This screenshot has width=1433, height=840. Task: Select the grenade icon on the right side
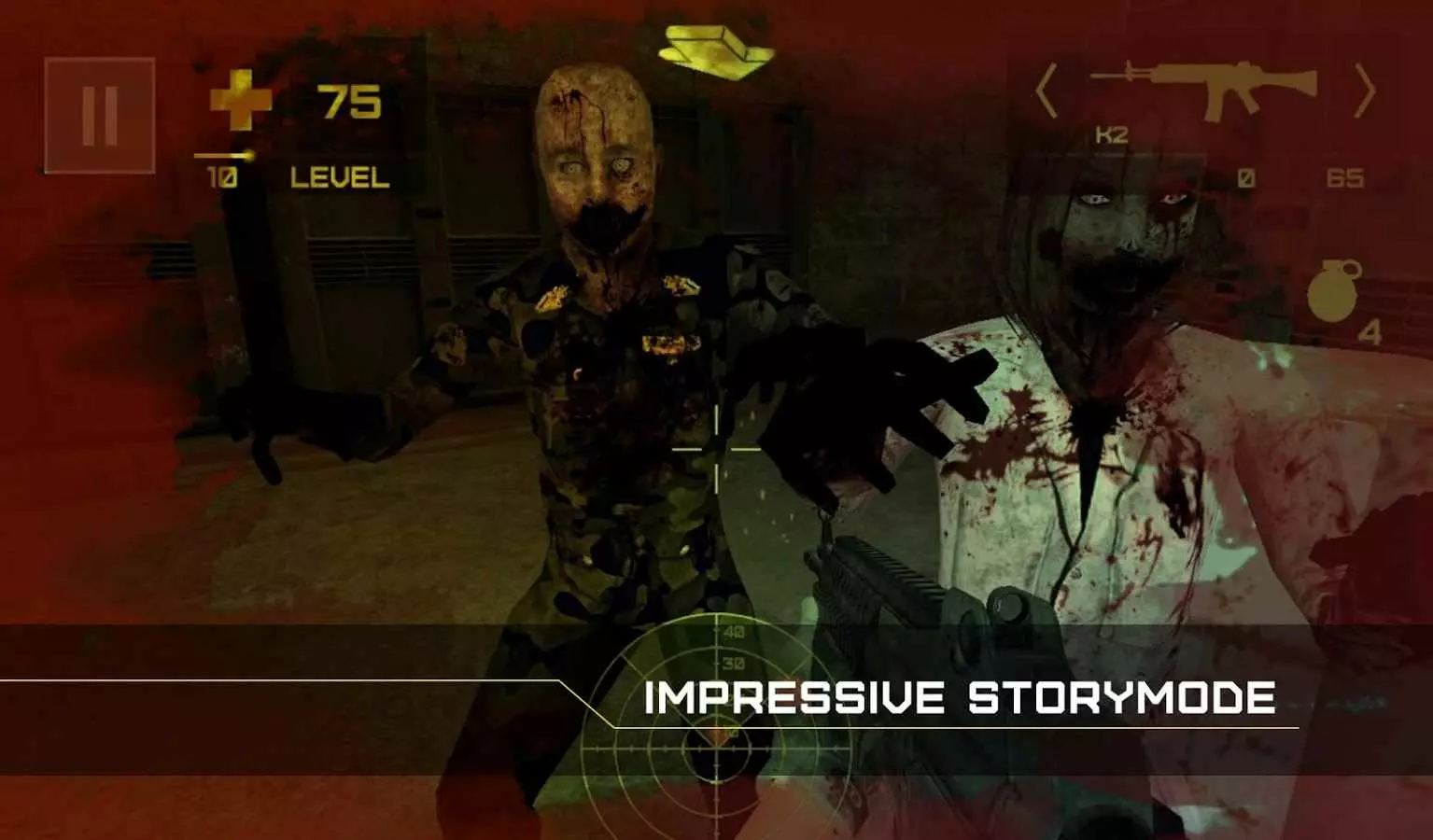[x=1333, y=292]
